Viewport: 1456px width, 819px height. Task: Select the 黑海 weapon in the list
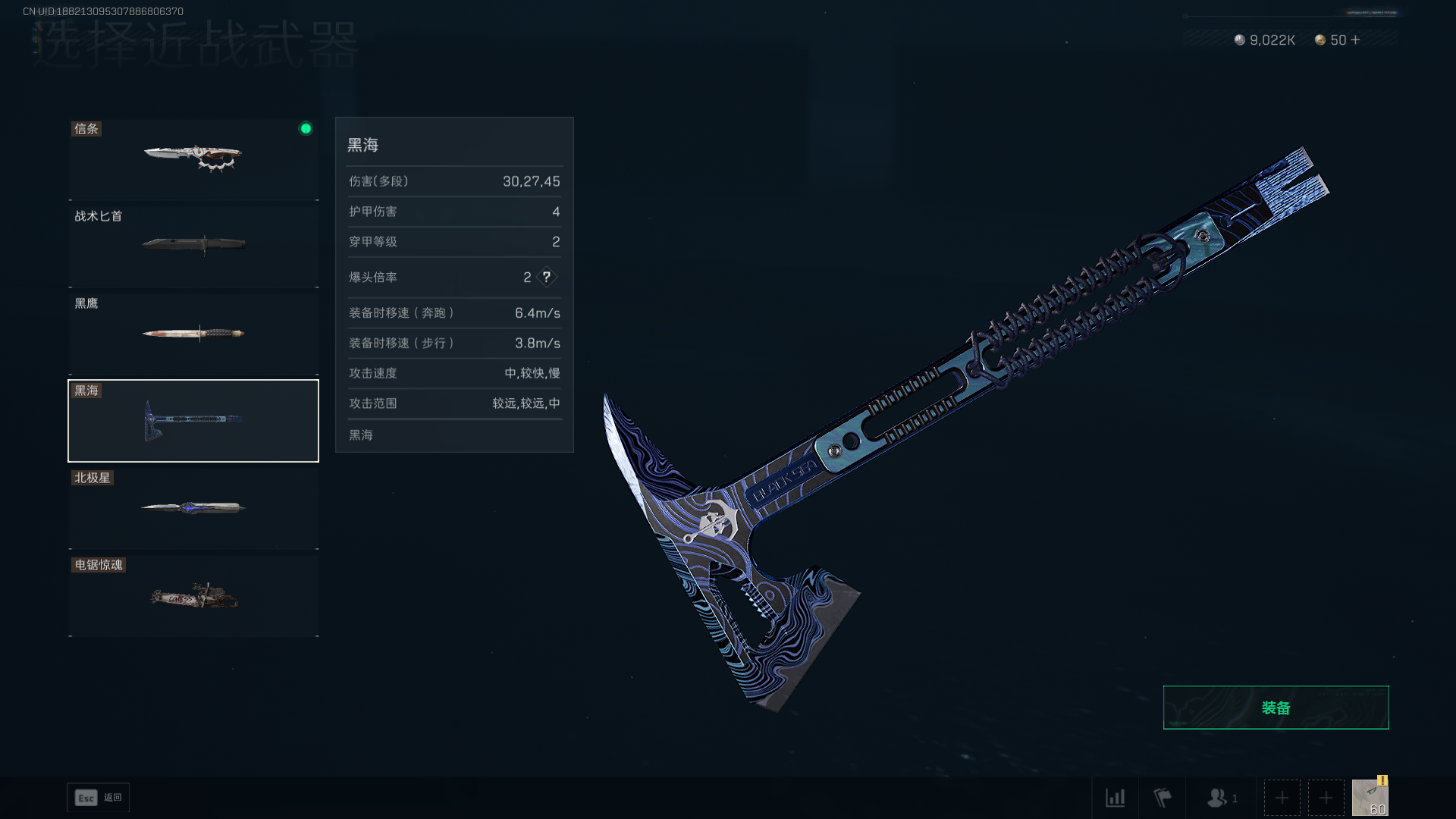(193, 421)
